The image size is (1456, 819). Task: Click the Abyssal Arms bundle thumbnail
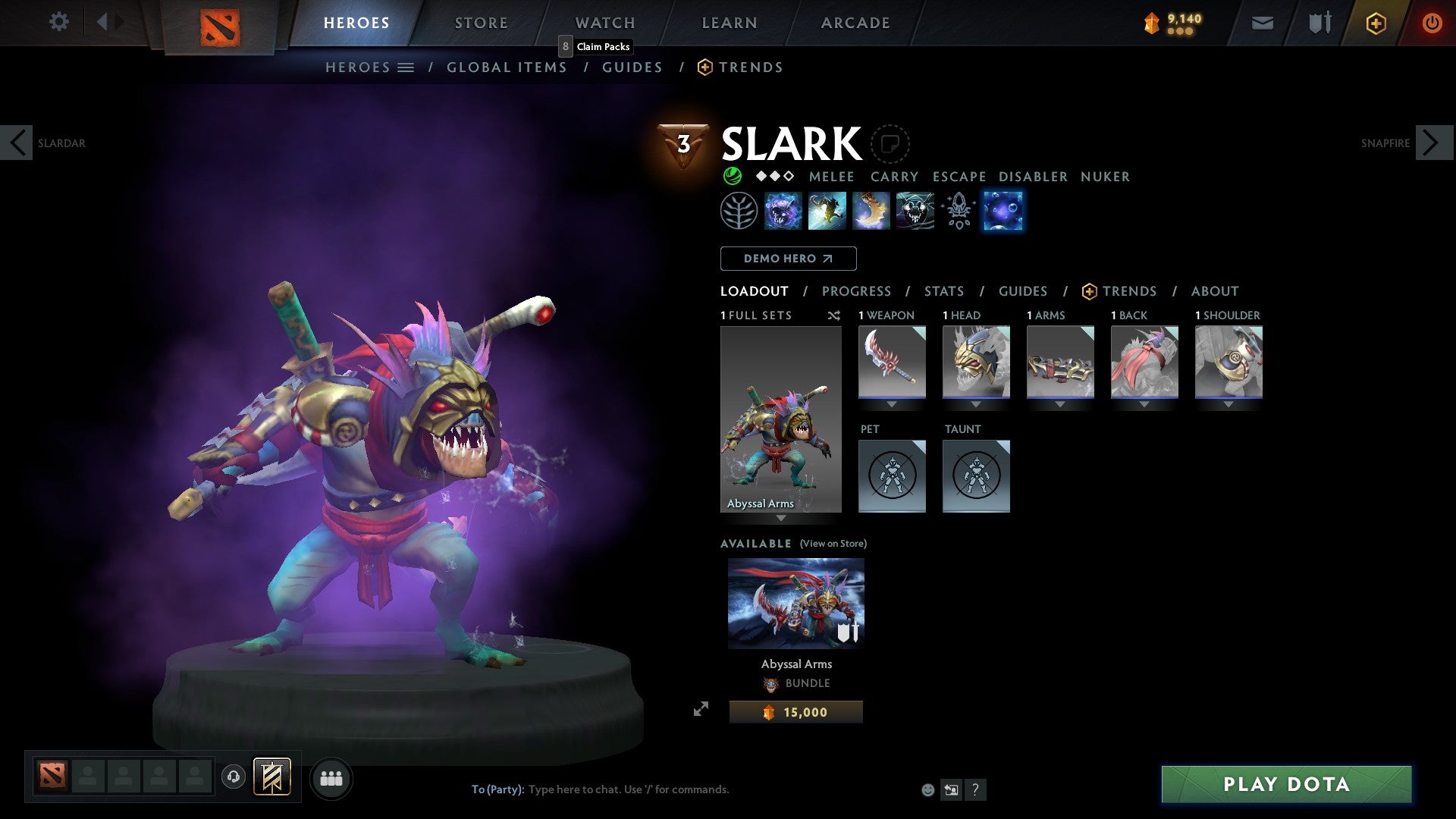pos(795,603)
